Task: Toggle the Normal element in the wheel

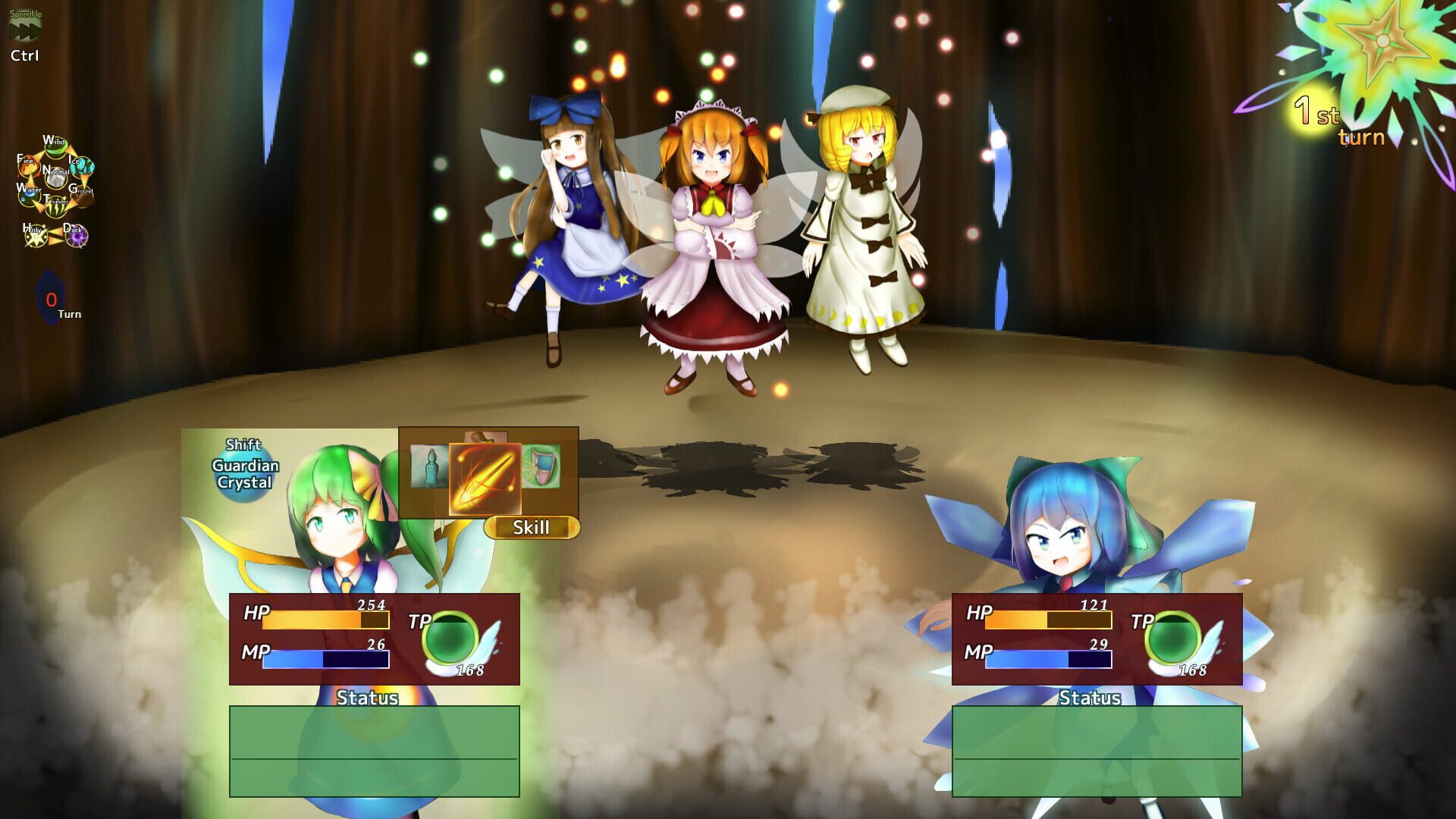Action: 57,179
